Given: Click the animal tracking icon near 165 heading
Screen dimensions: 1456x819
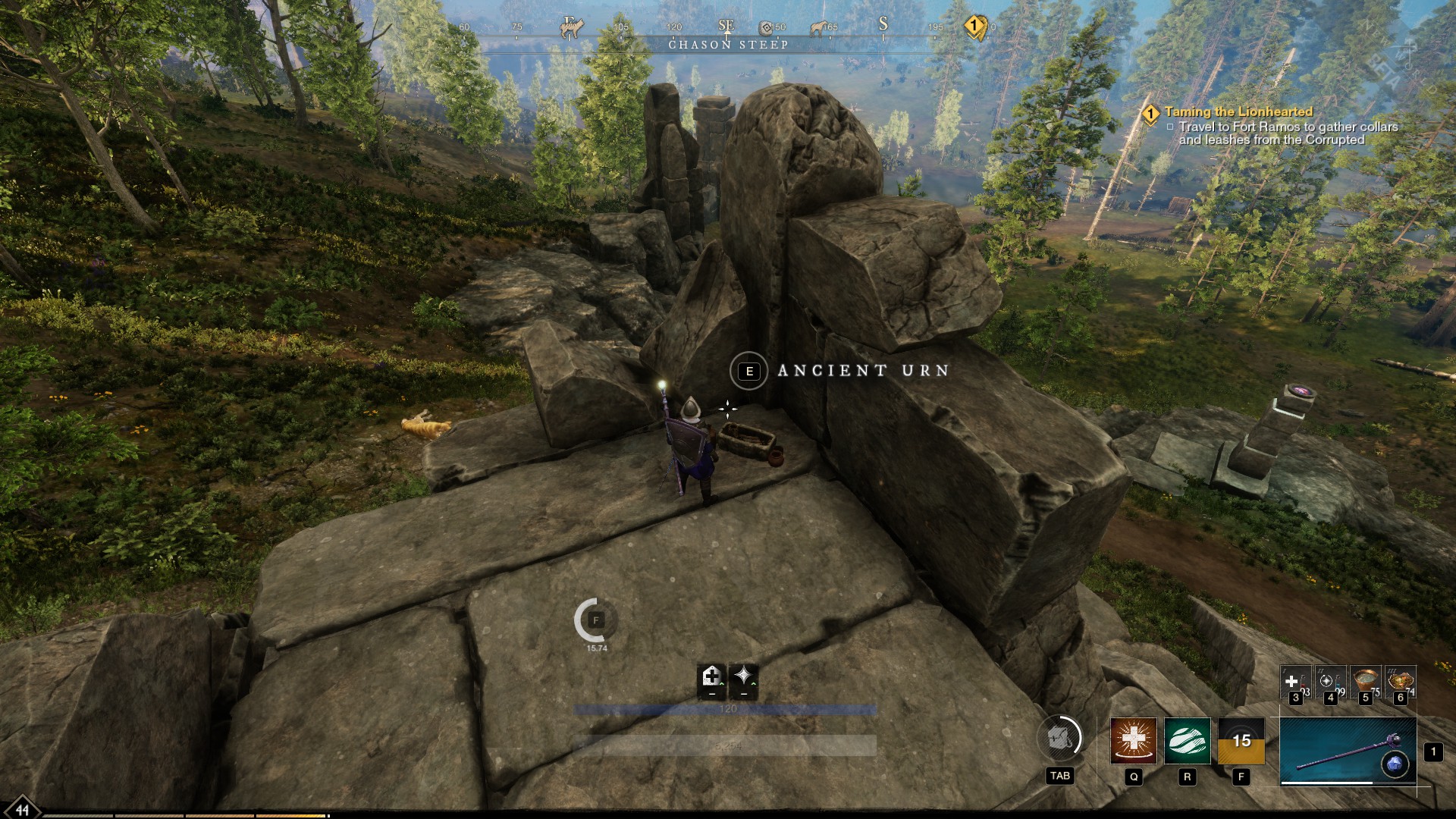Looking at the screenshot, I should point(818,29).
